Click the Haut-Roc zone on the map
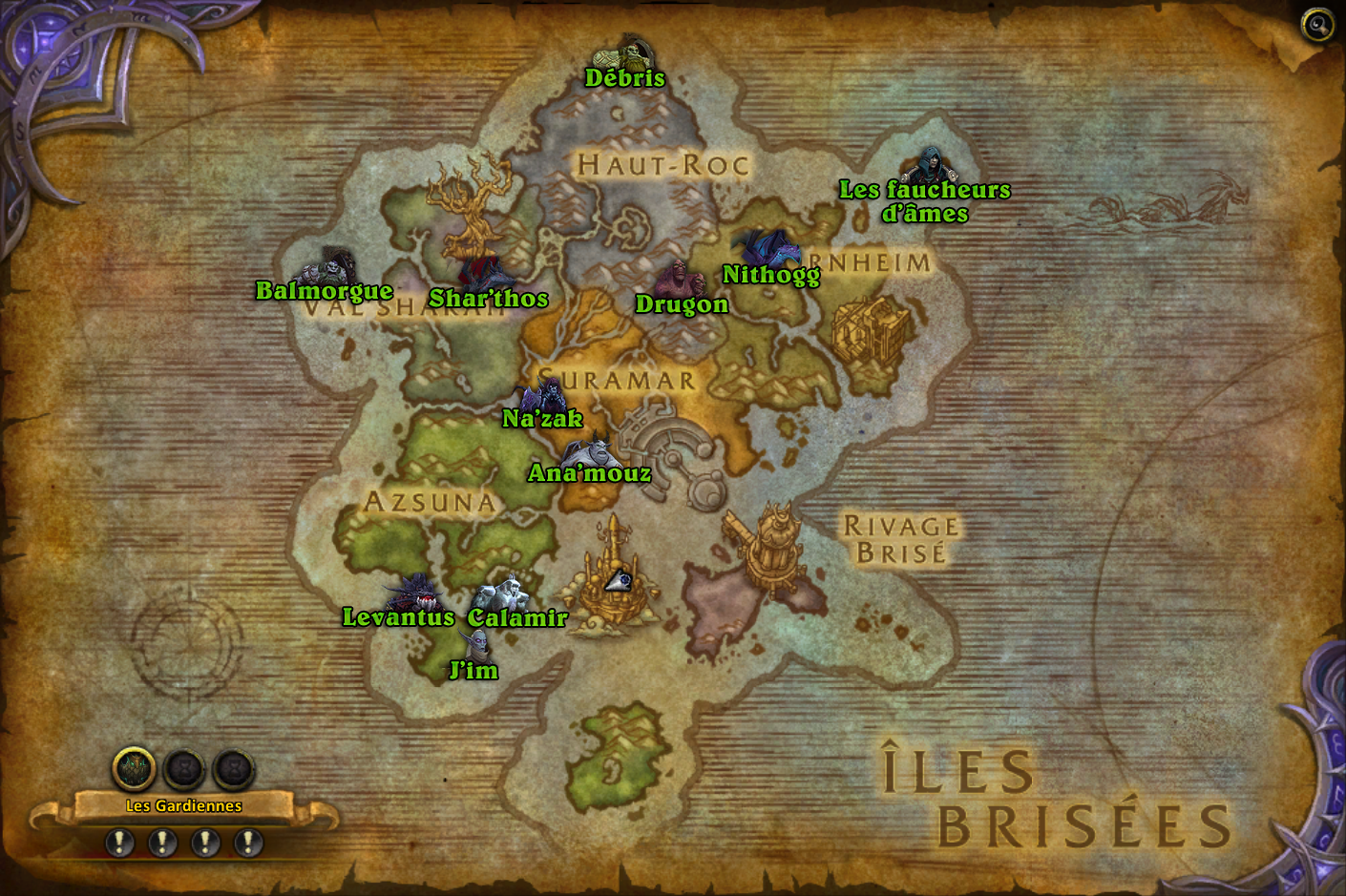1346x896 pixels. tap(659, 164)
